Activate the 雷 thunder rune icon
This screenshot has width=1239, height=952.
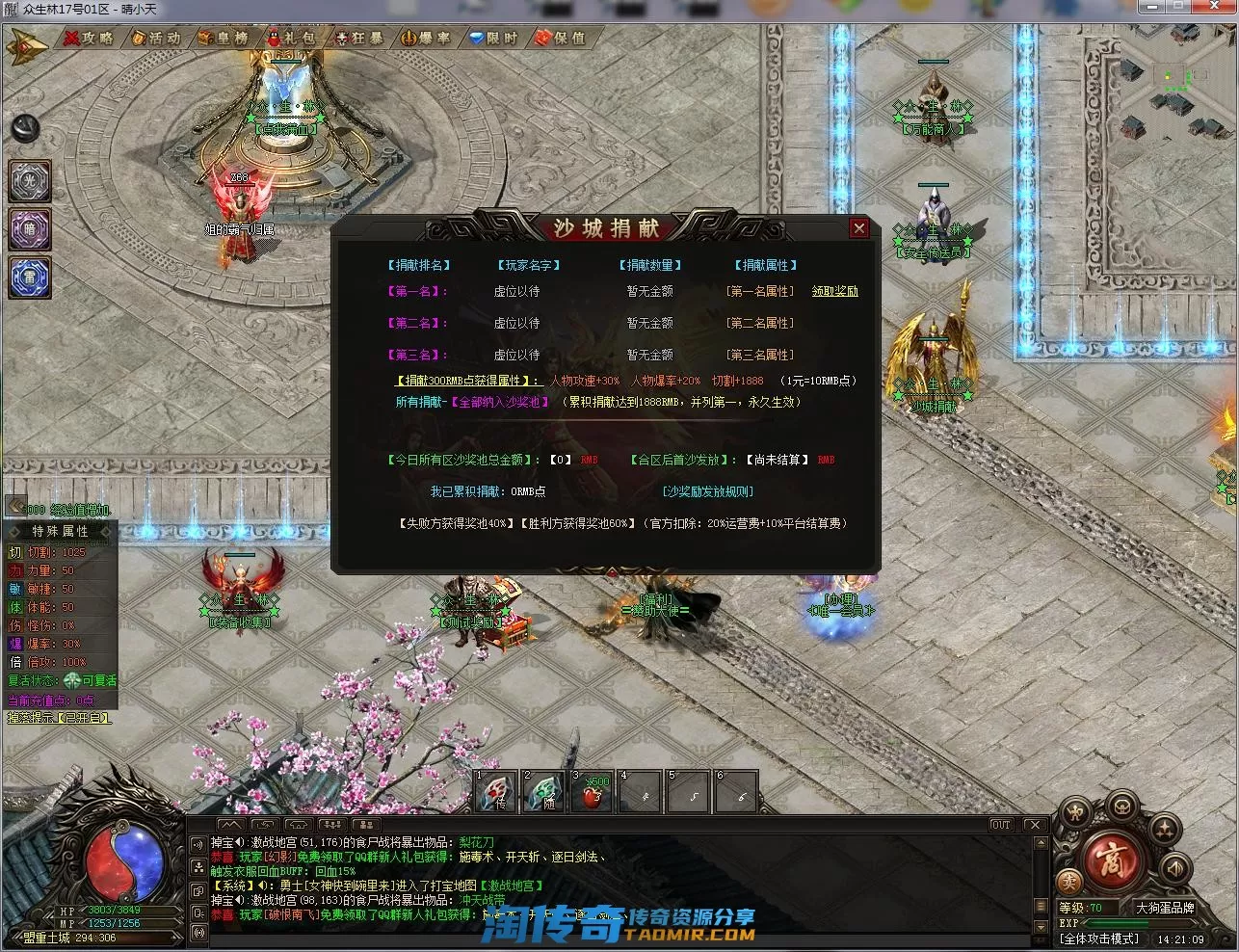(x=30, y=278)
